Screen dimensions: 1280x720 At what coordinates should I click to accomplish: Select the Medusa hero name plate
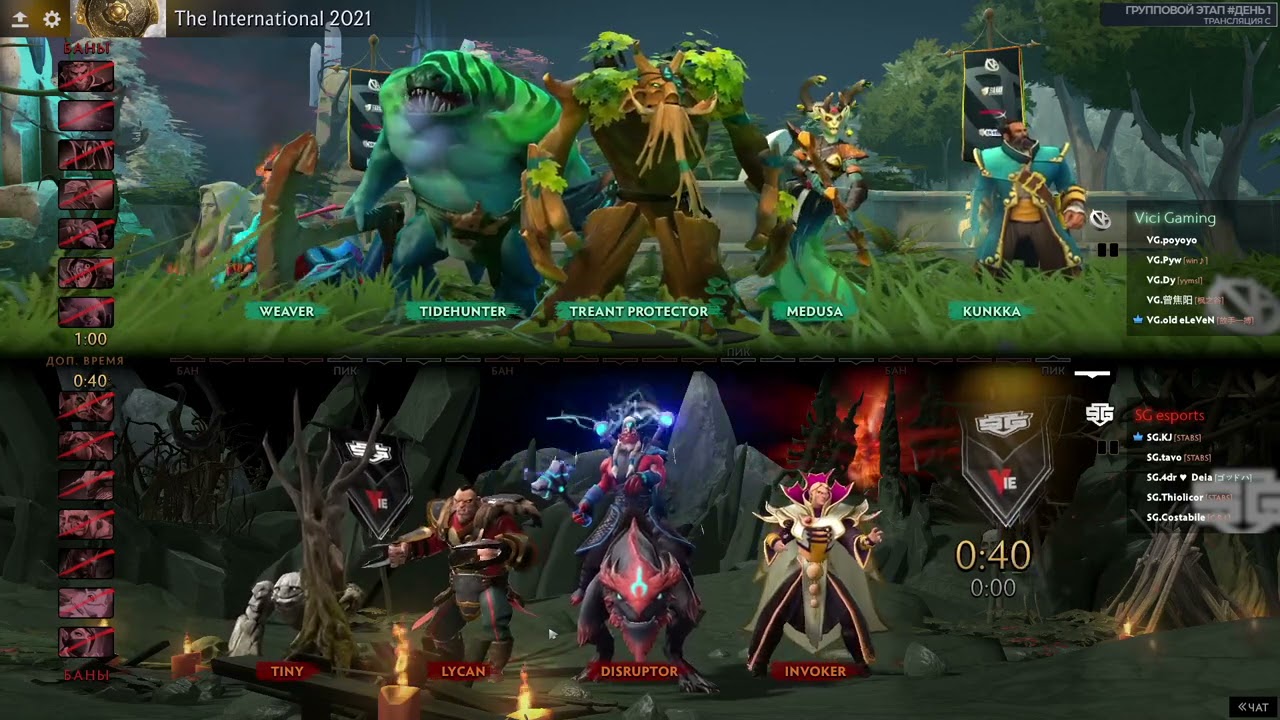815,311
